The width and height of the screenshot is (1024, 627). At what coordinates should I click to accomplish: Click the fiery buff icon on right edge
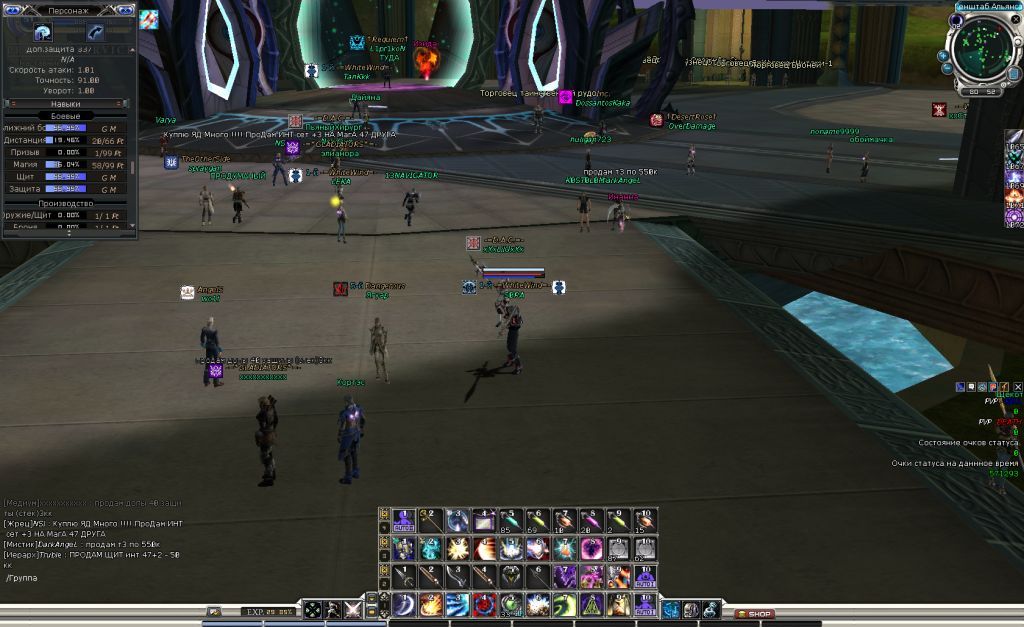point(1014,199)
